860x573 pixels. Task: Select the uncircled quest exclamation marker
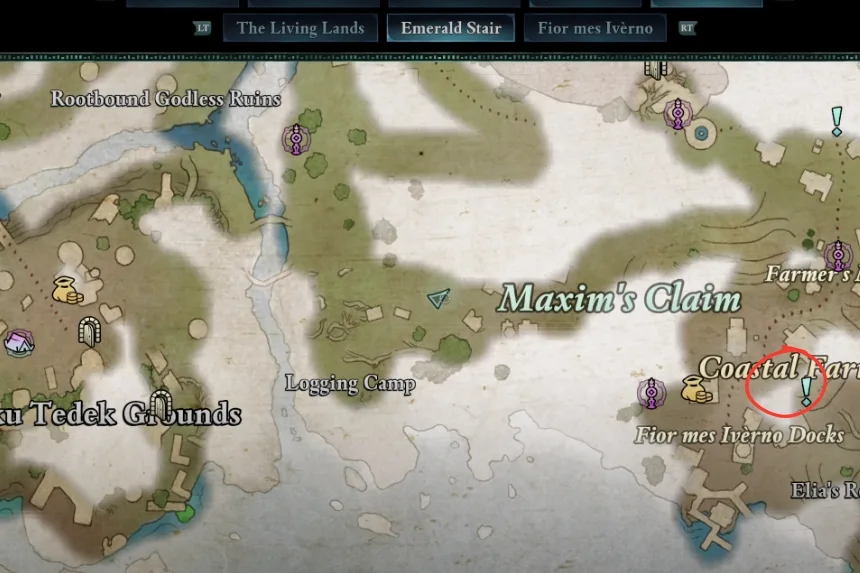(837, 121)
